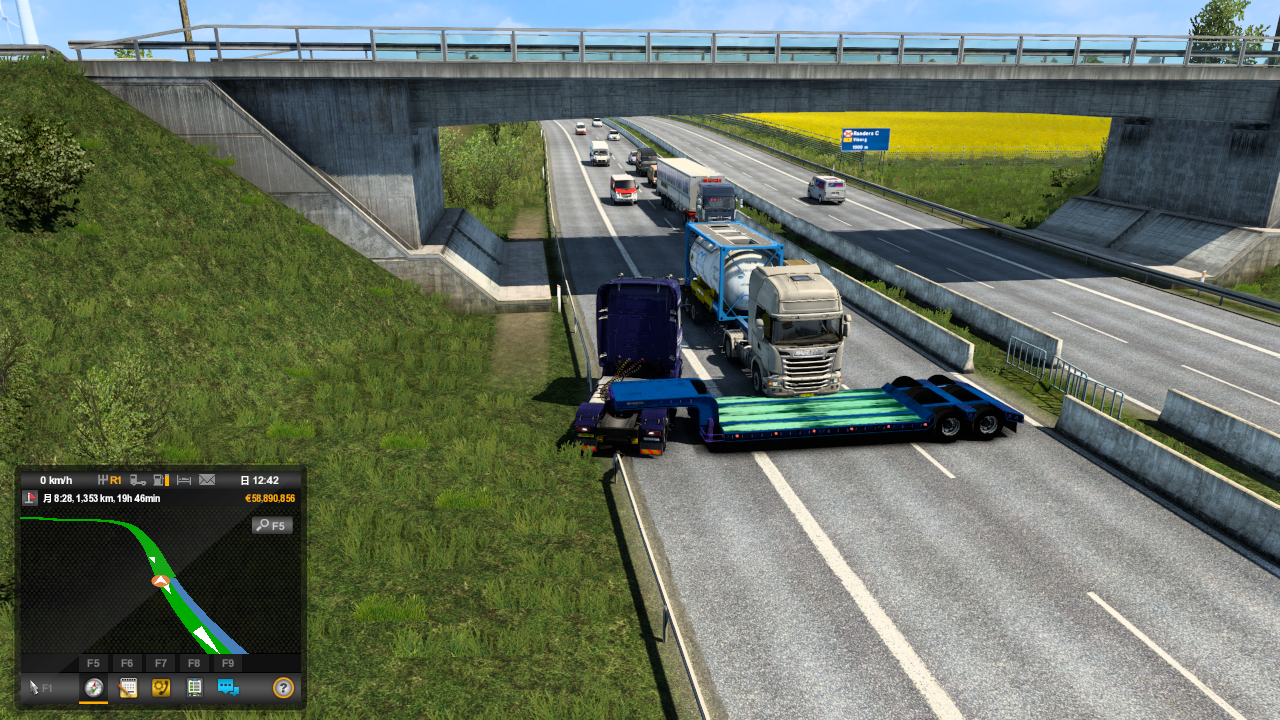Click the yellow question mark help button
The width and height of the screenshot is (1280, 720).
(283, 687)
